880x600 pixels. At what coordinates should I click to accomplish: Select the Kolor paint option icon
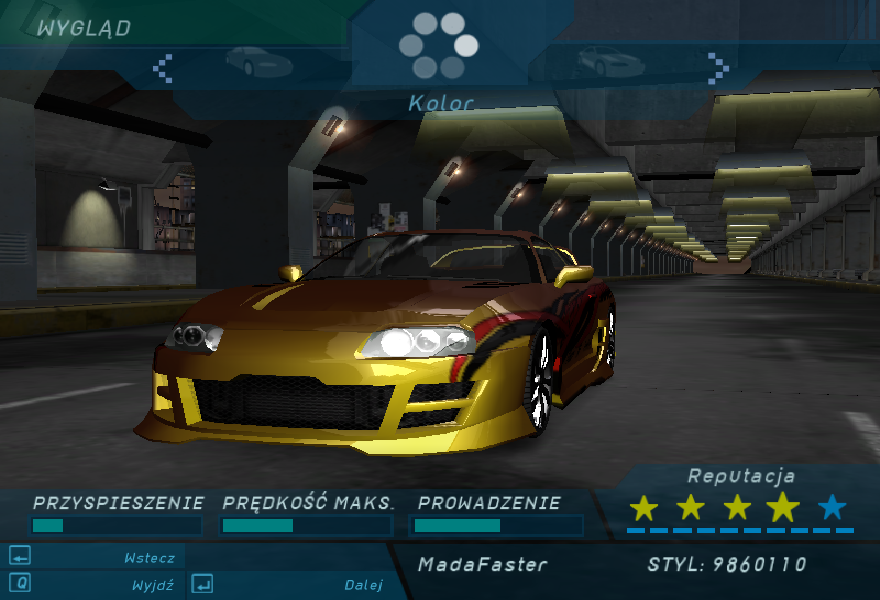pyautogui.click(x=438, y=46)
